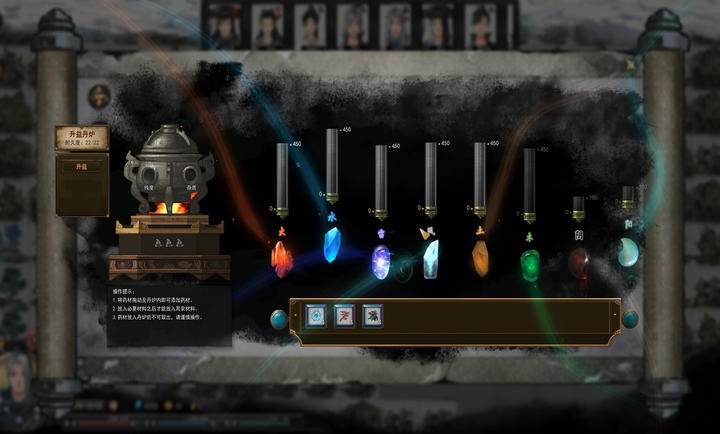Choose the purple thunder element orb
The width and height of the screenshot is (720, 434).
381,261
